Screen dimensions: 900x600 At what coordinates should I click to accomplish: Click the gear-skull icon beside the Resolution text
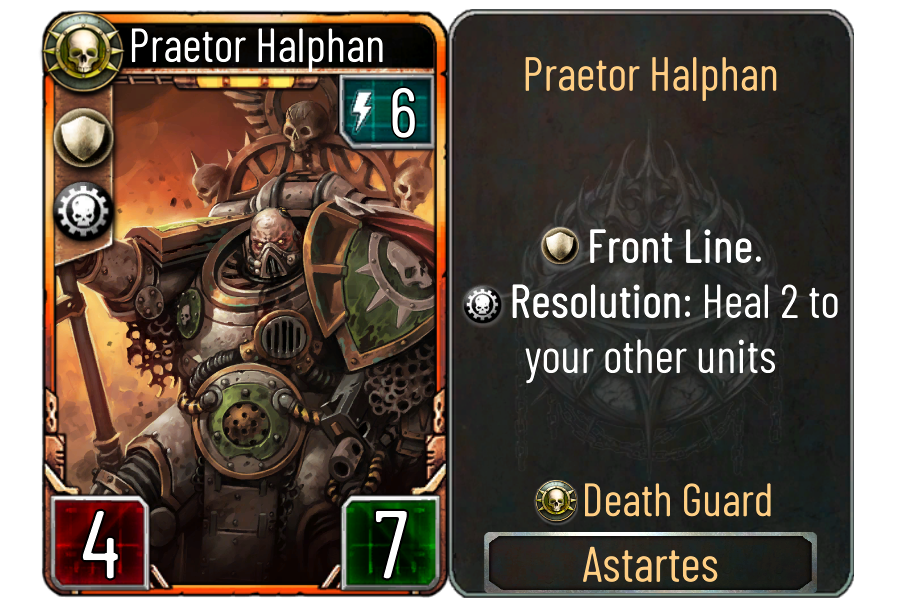[484, 306]
